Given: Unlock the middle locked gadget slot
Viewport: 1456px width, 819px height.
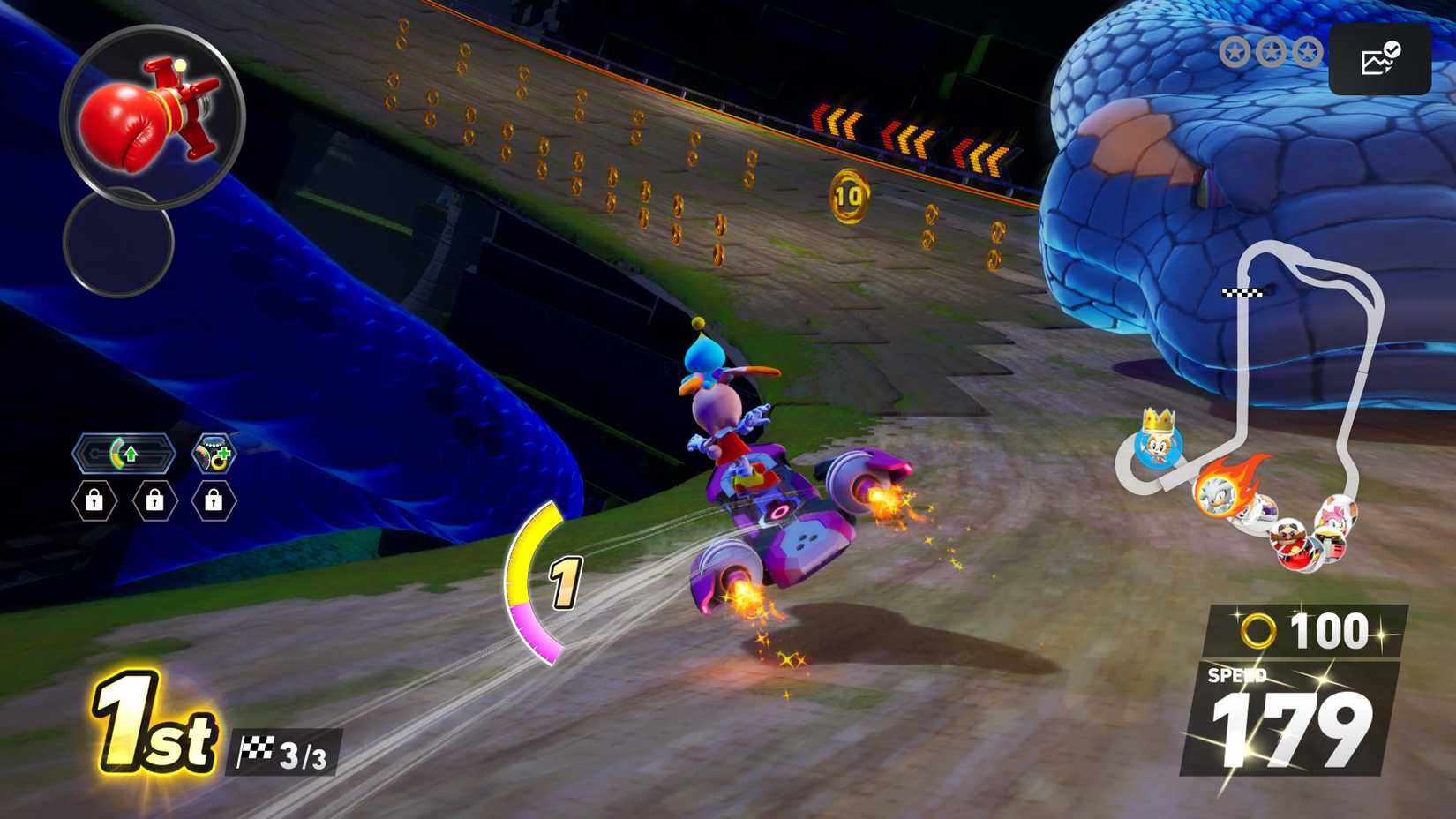Looking at the screenshot, I should 154,502.
